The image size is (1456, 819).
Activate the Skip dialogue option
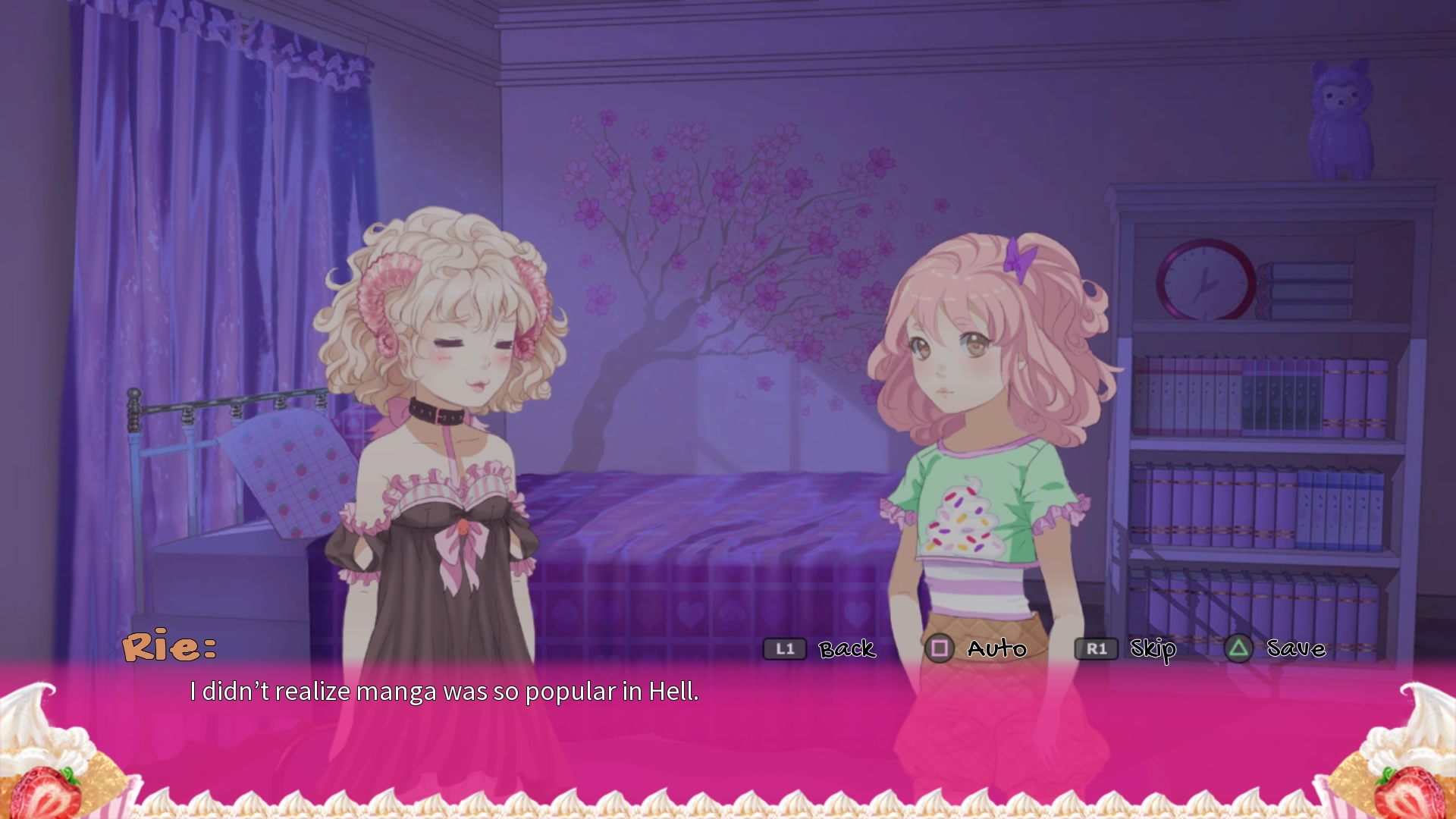(1153, 649)
